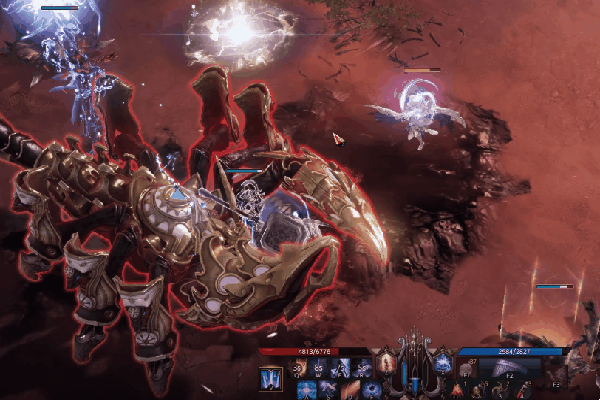Activate the blue pillars awakening skill icon

270,380
